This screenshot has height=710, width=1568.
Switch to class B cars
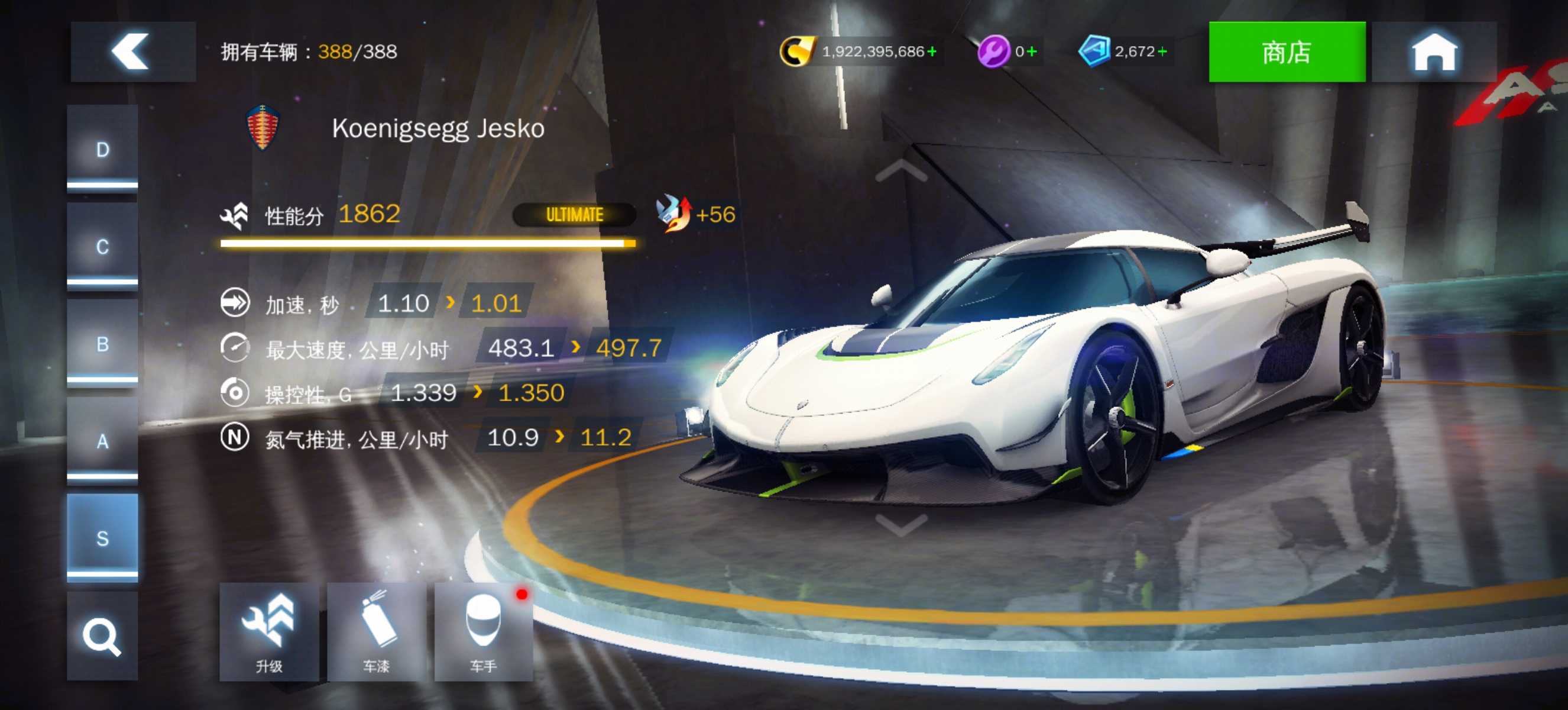tap(102, 344)
